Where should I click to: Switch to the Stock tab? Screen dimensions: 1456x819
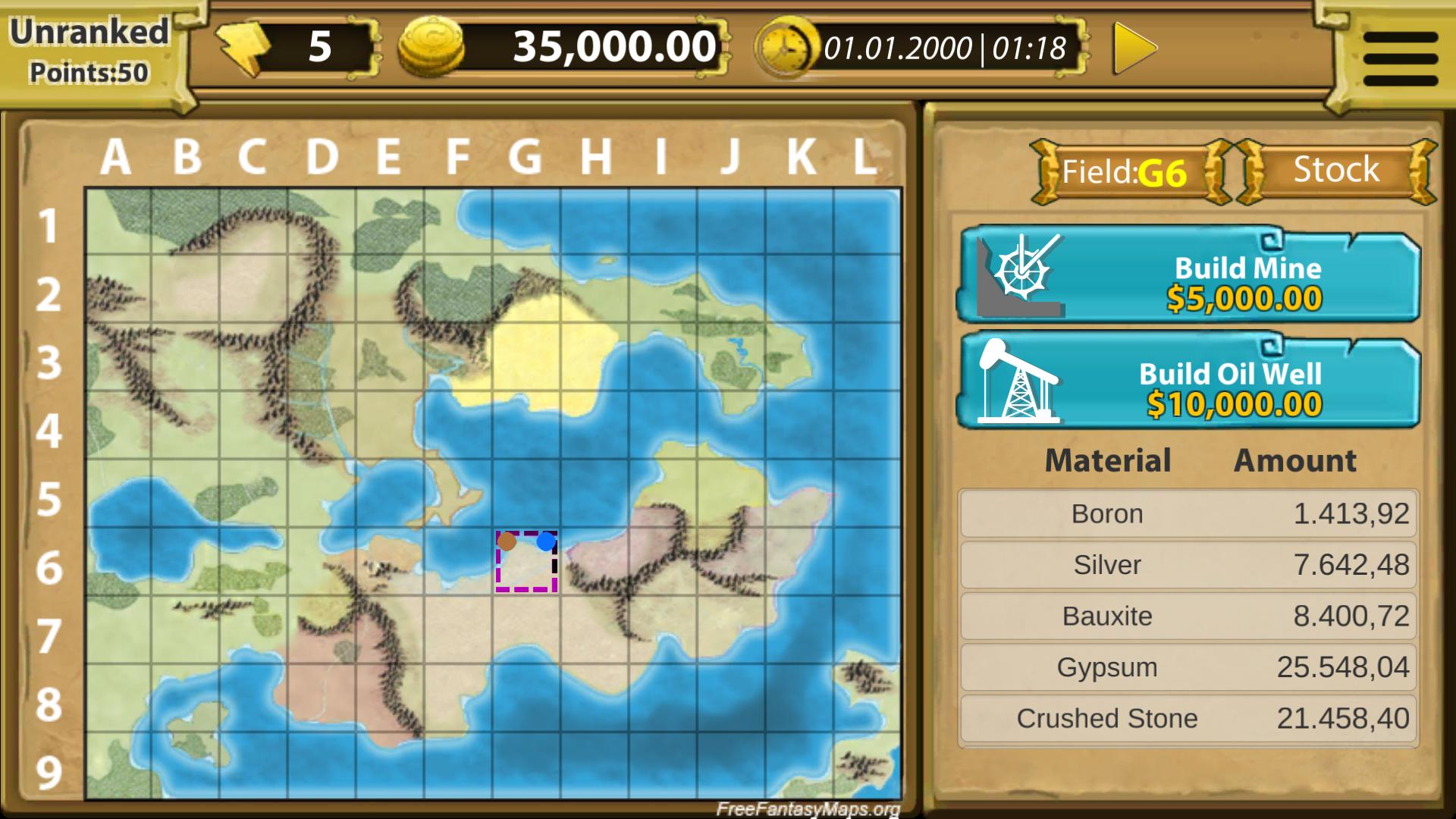click(x=1335, y=170)
